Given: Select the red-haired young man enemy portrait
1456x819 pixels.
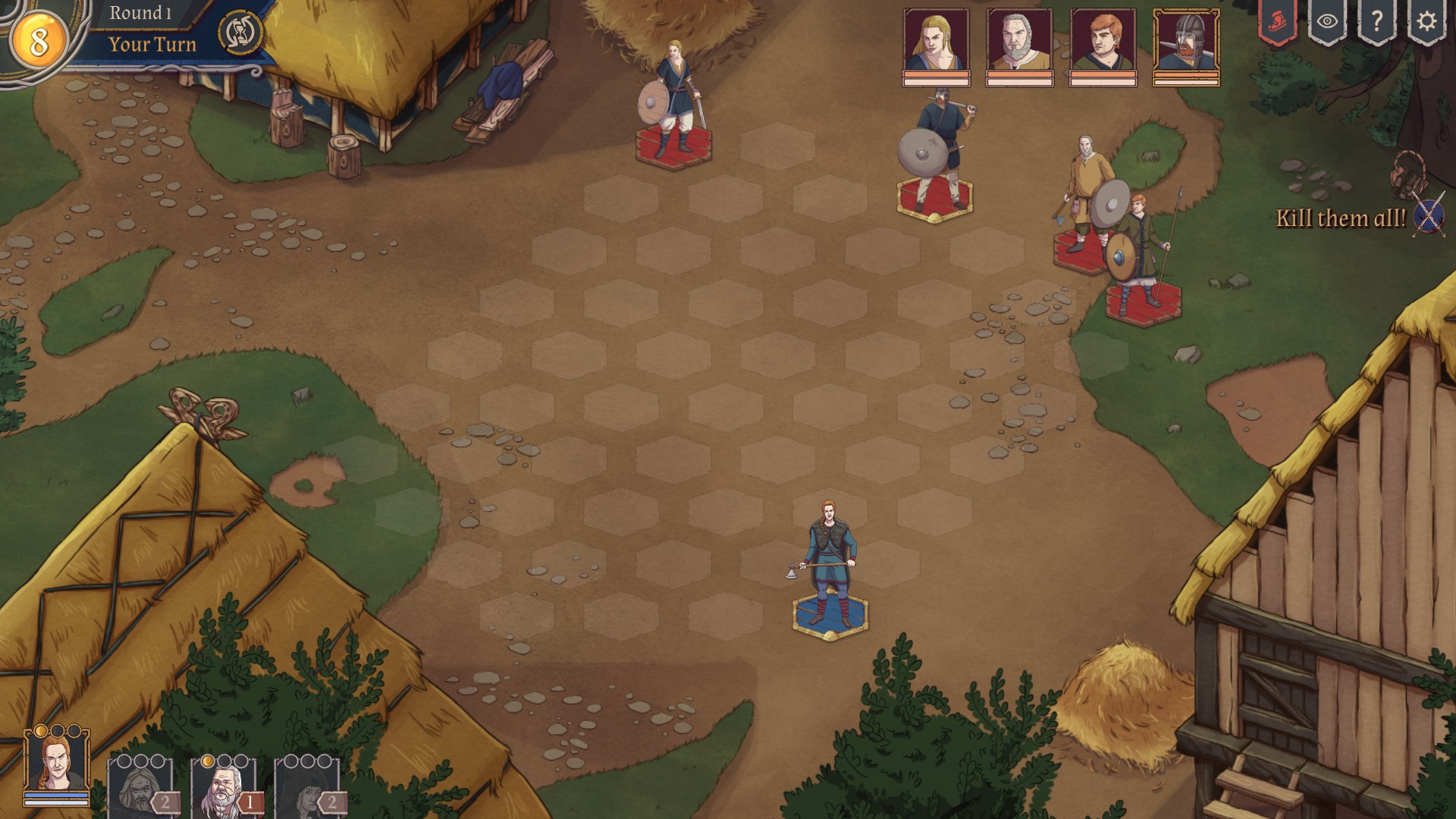Looking at the screenshot, I should pos(1103,41).
